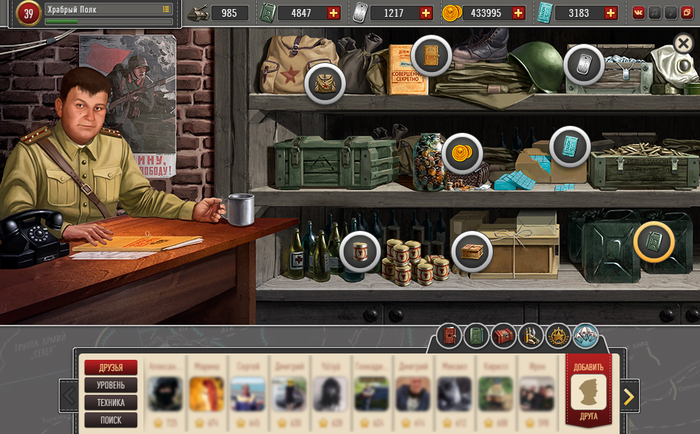Image resolution: width=700 pixels, height=434 pixels.
Task: Open the gold coins shop category
Action: pos(462,152)
